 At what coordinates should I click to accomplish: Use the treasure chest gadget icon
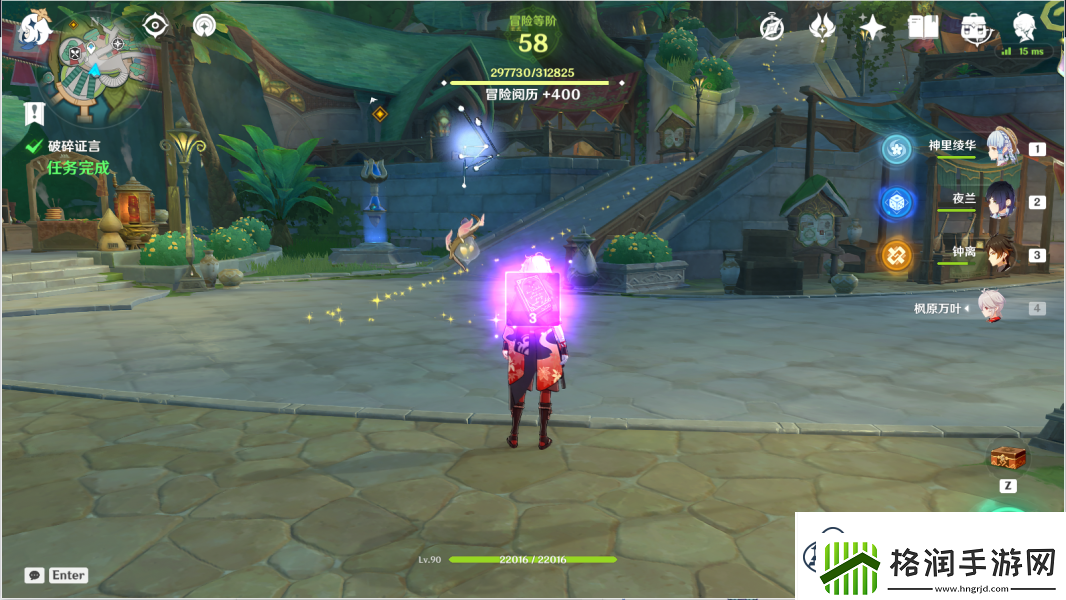[1007, 458]
